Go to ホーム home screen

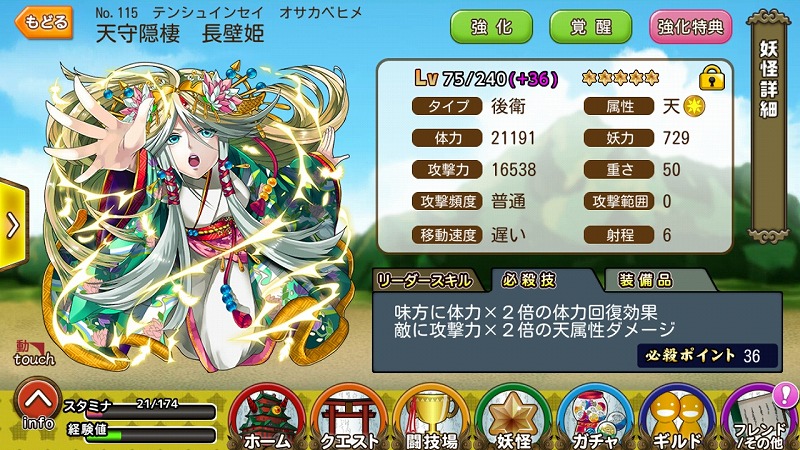coord(268,418)
